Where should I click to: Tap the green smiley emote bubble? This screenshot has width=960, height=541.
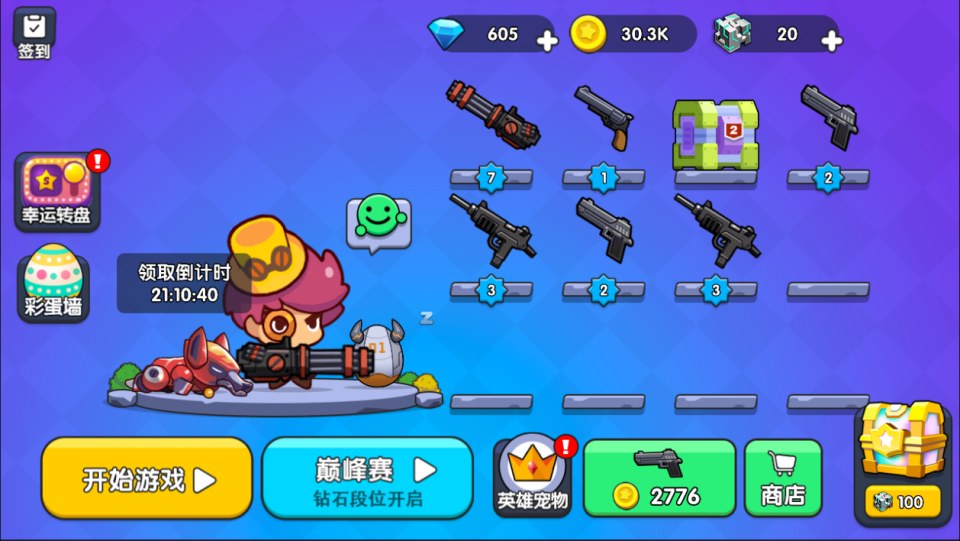pyautogui.click(x=378, y=220)
